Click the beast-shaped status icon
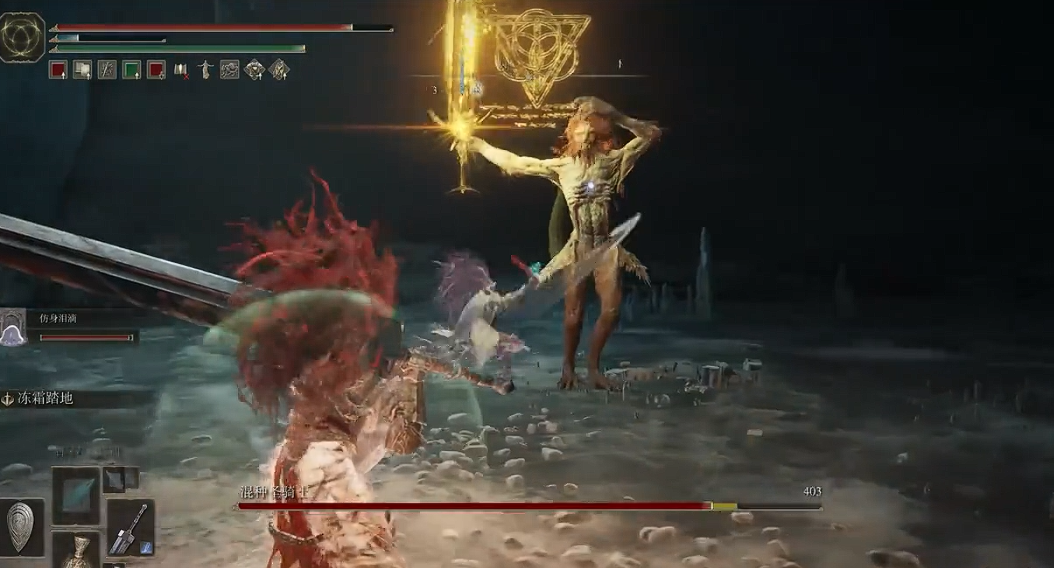 (x=230, y=70)
